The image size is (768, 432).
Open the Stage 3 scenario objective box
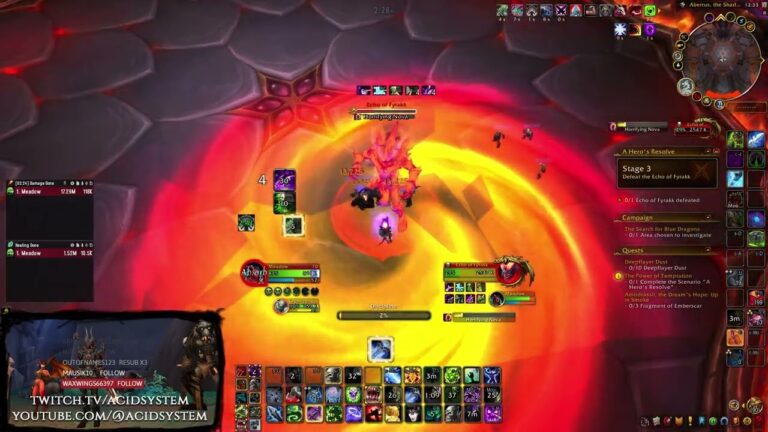(x=666, y=174)
